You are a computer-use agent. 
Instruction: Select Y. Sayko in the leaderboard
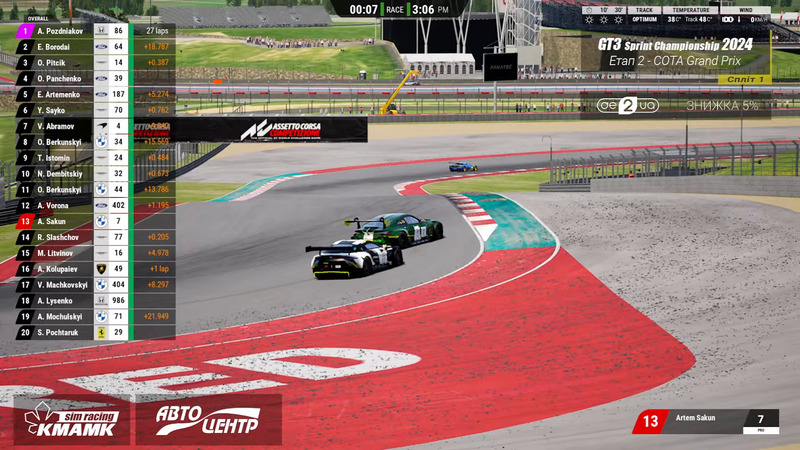point(62,110)
